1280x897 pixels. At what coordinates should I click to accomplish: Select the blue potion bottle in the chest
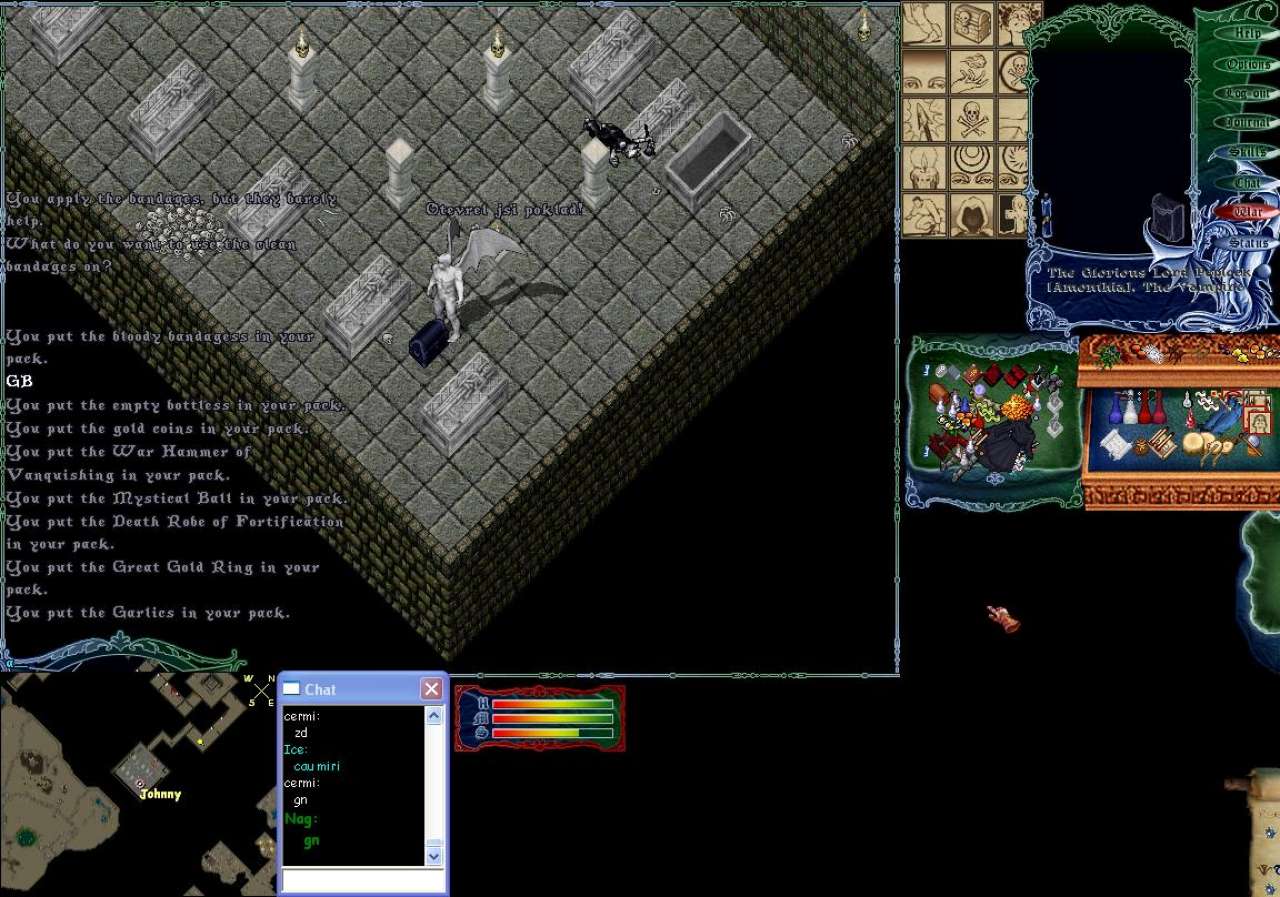click(1115, 408)
